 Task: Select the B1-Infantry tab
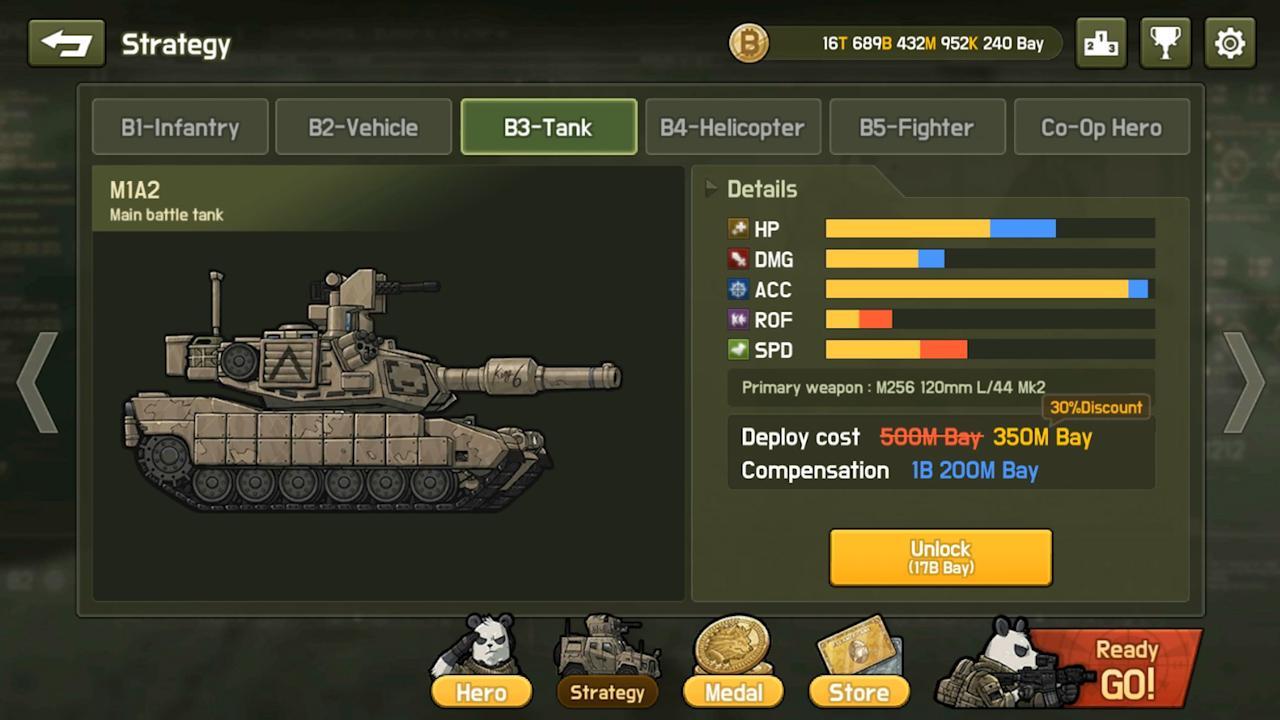point(180,127)
